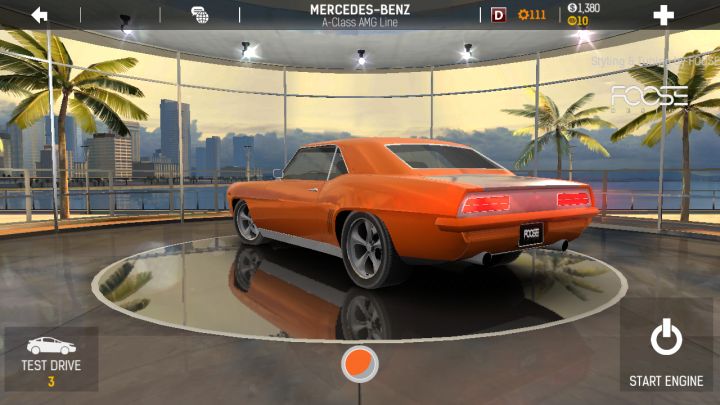The image size is (720, 405).
Task: Choose the orange paint color swatch
Action: pos(359,363)
